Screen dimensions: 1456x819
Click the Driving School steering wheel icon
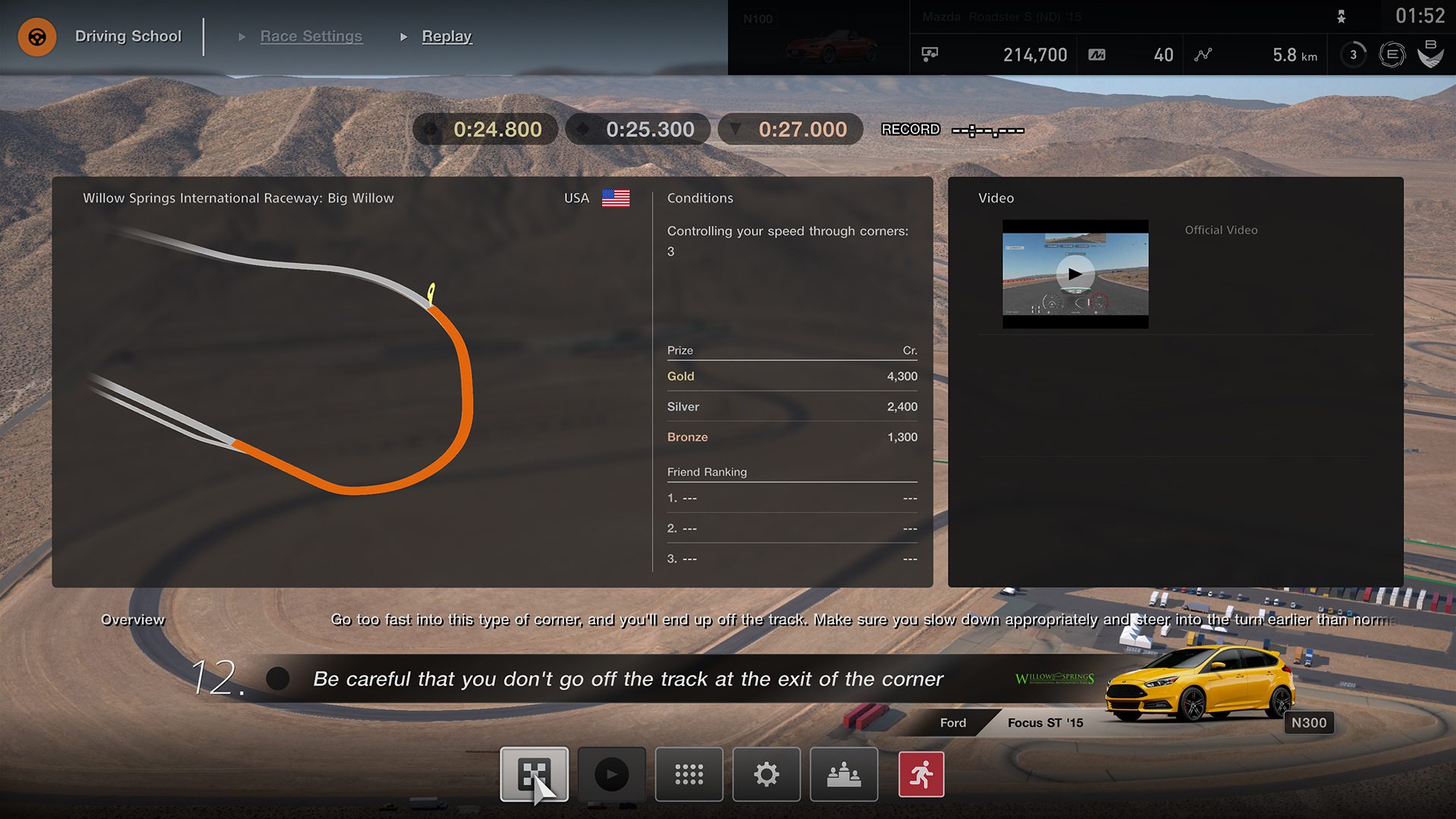(x=36, y=36)
